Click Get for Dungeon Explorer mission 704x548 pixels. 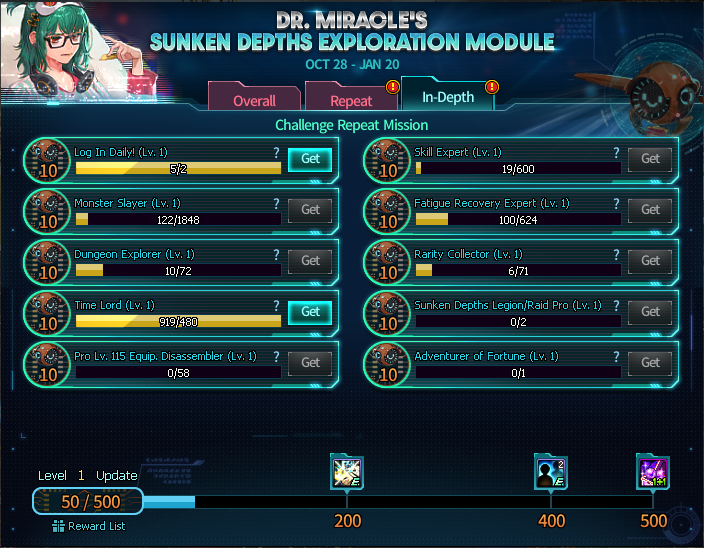310,261
